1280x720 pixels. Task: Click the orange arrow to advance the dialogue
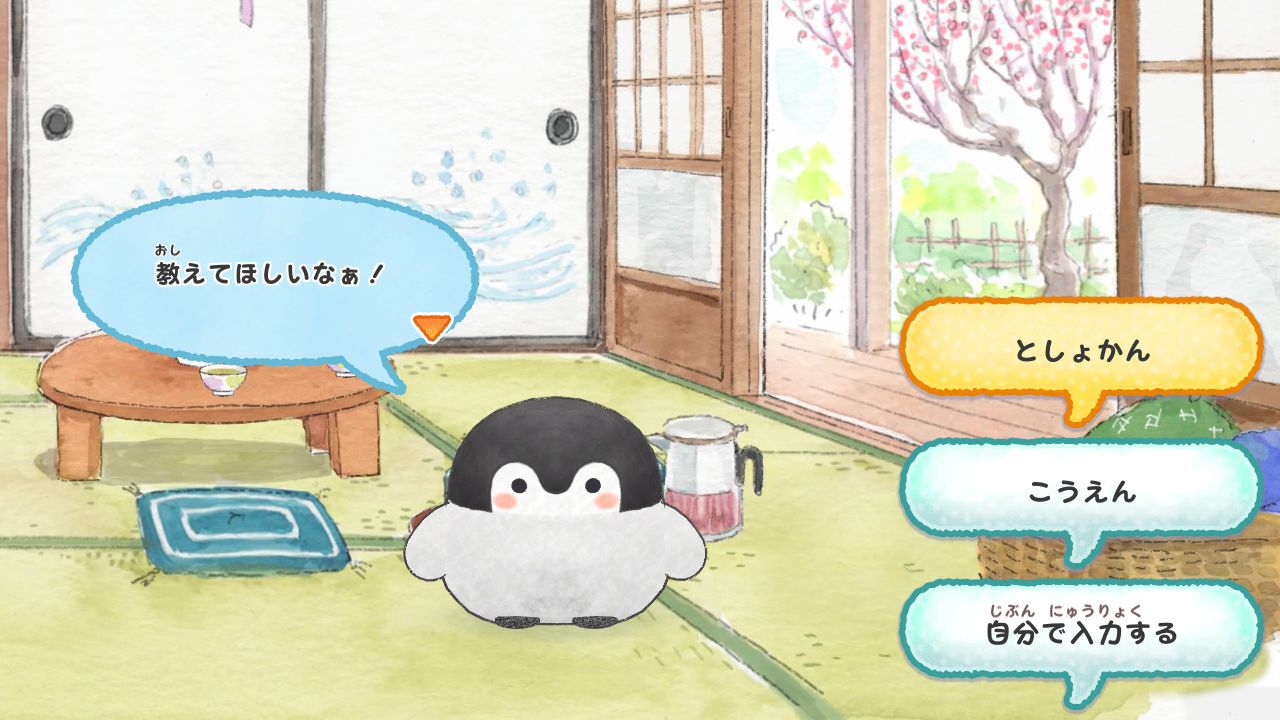point(429,325)
